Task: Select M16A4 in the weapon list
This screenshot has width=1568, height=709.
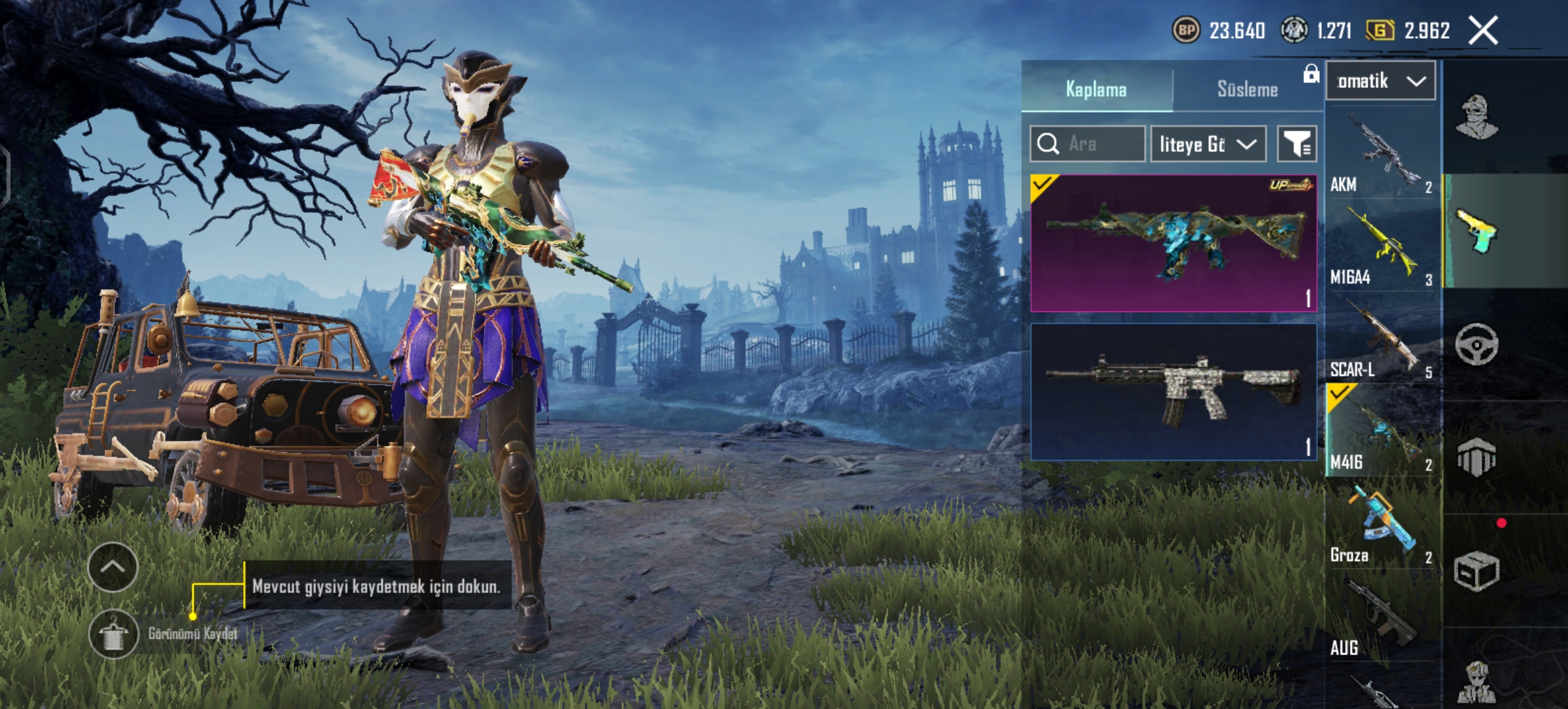Action: (x=1380, y=247)
